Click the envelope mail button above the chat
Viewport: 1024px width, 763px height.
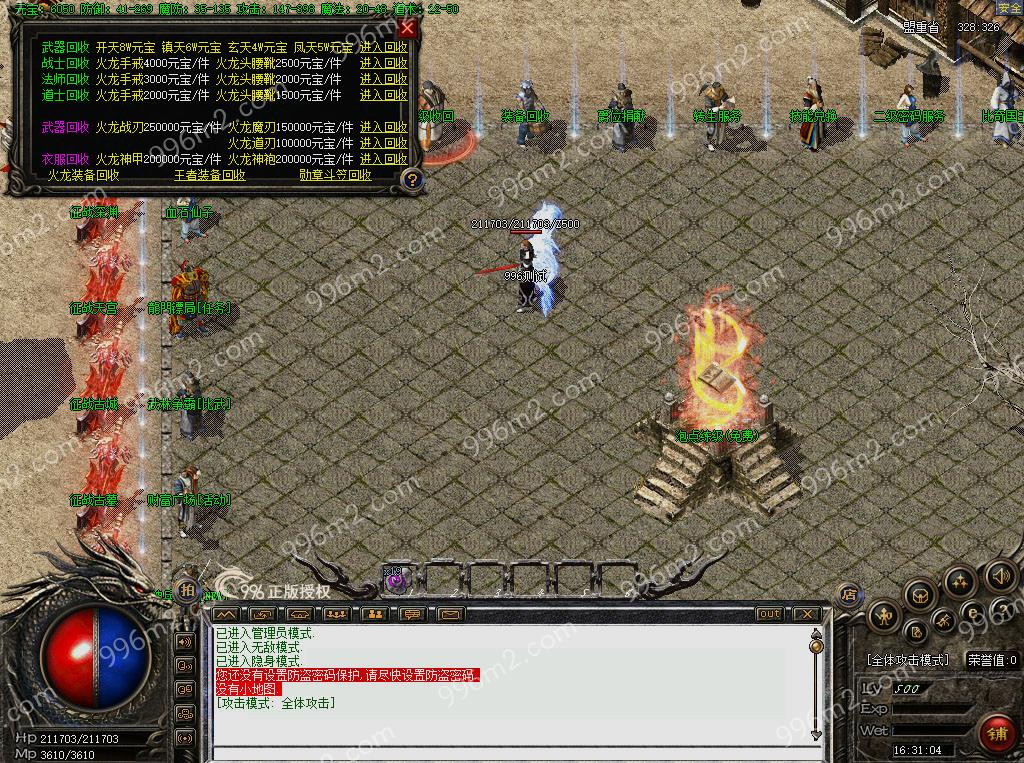pos(449,613)
